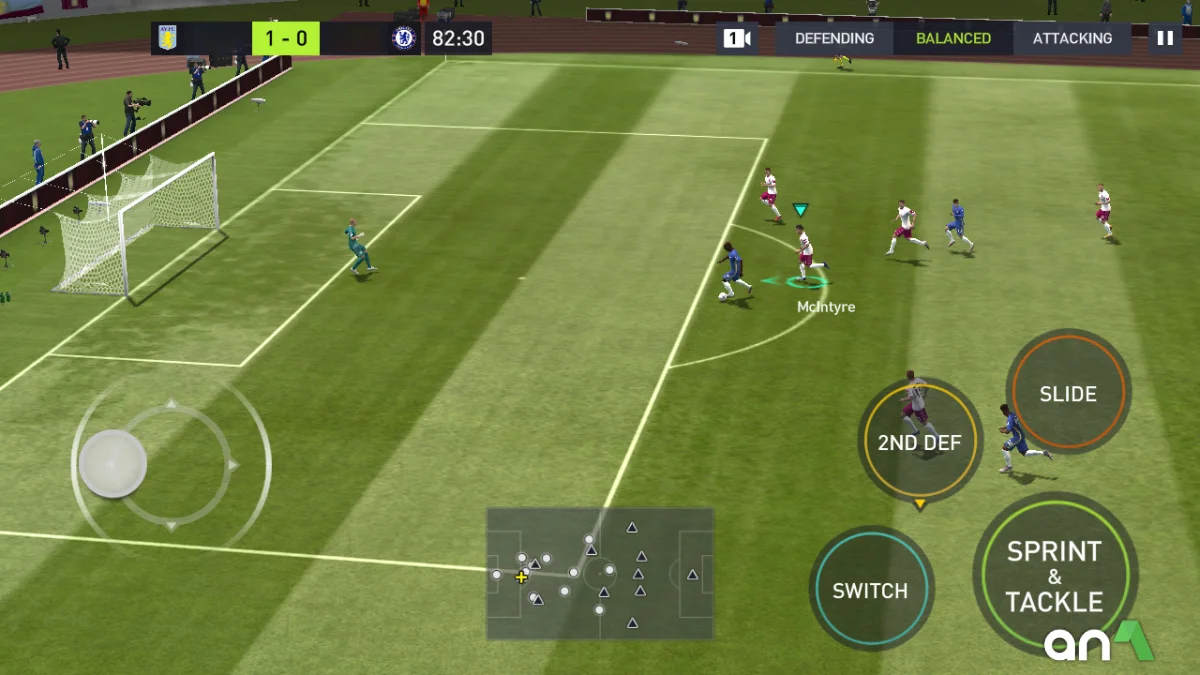Tap the Switch player button
1200x675 pixels.
[870, 590]
